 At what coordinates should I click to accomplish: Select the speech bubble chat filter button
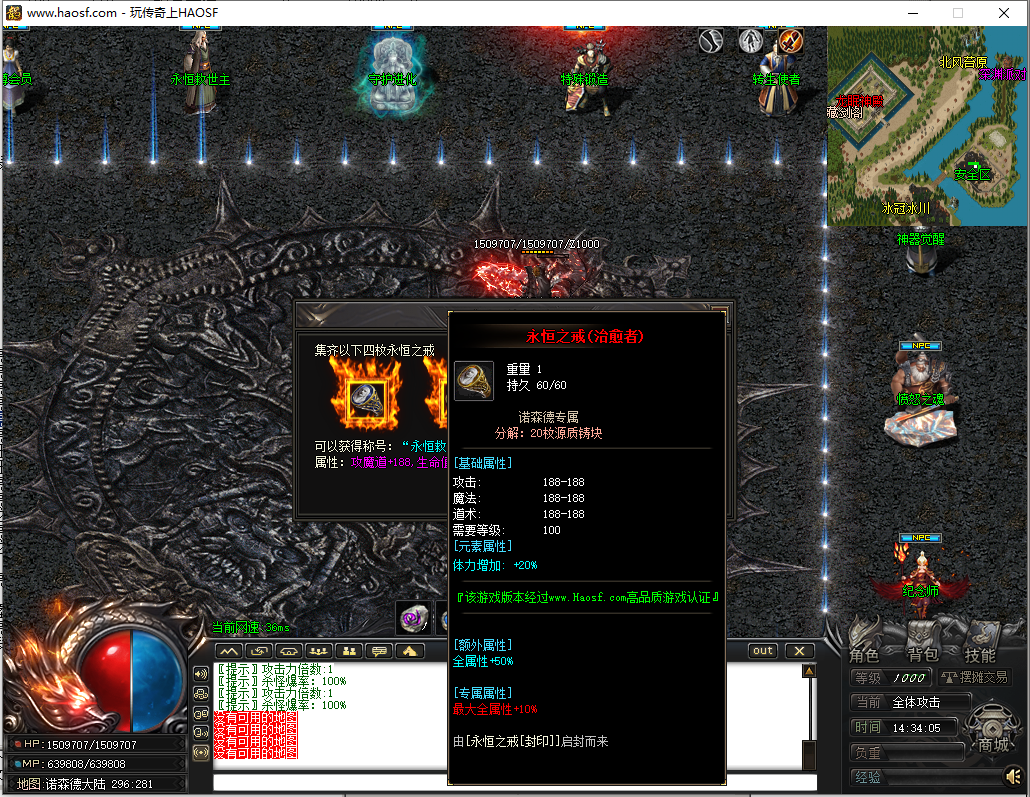point(379,651)
